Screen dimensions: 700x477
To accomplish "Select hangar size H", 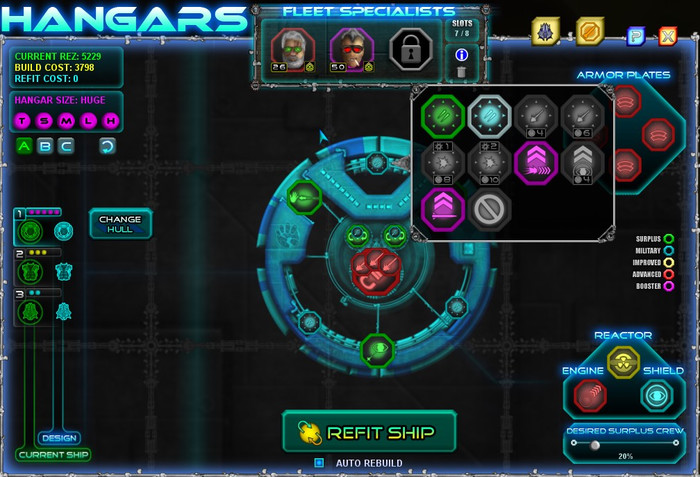I will pyautogui.click(x=111, y=121).
